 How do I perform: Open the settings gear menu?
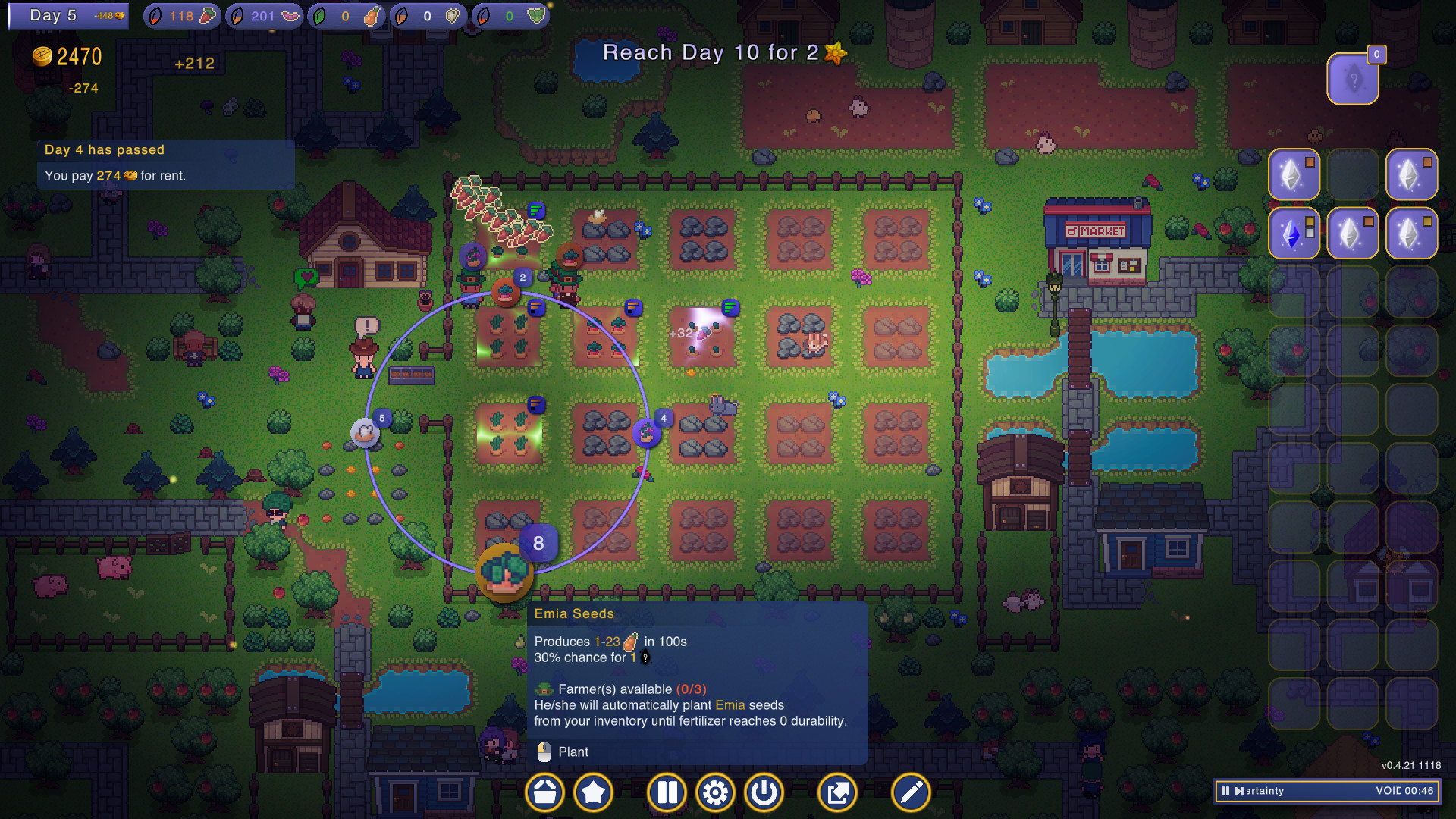715,792
